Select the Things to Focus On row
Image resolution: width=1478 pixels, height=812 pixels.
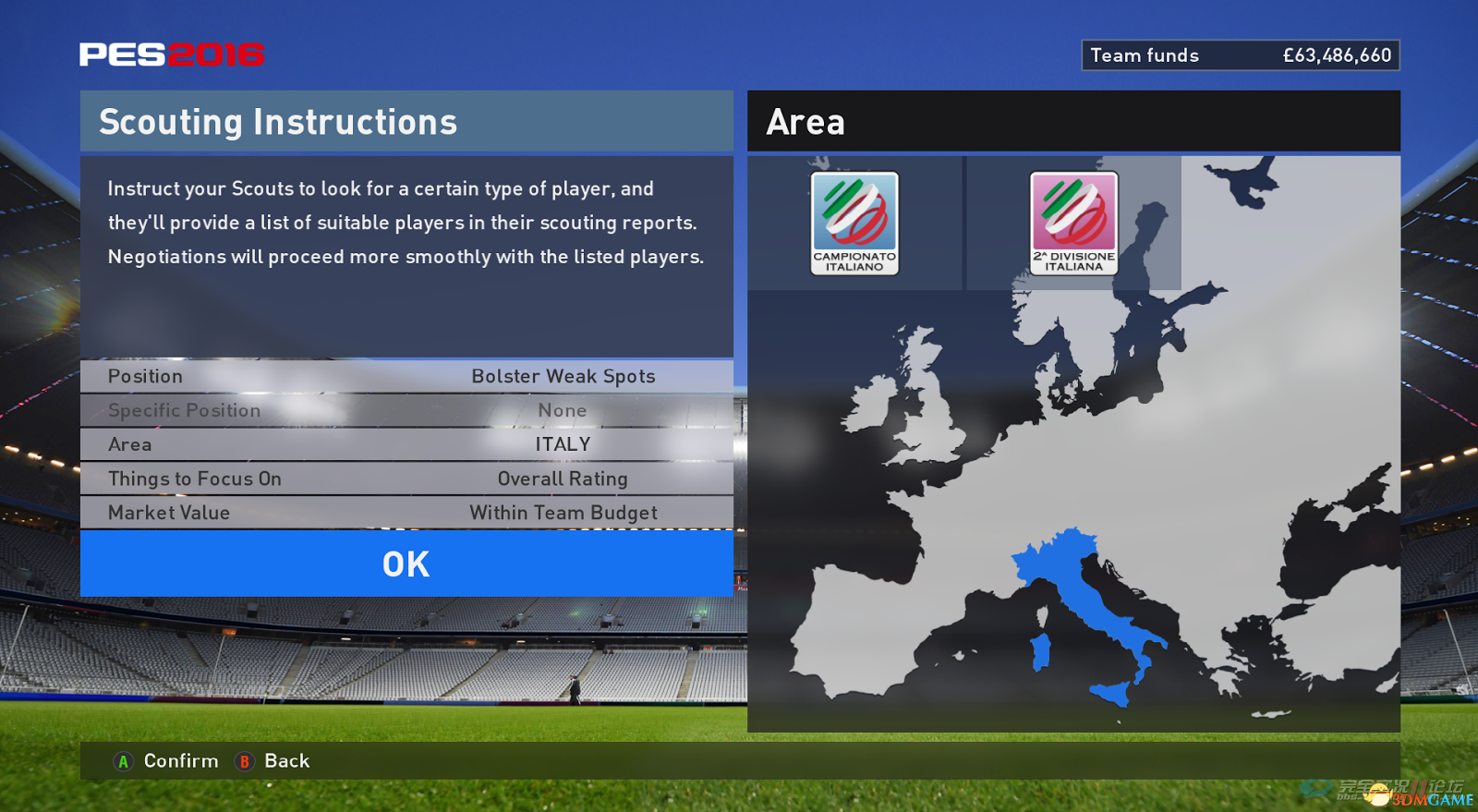click(406, 479)
